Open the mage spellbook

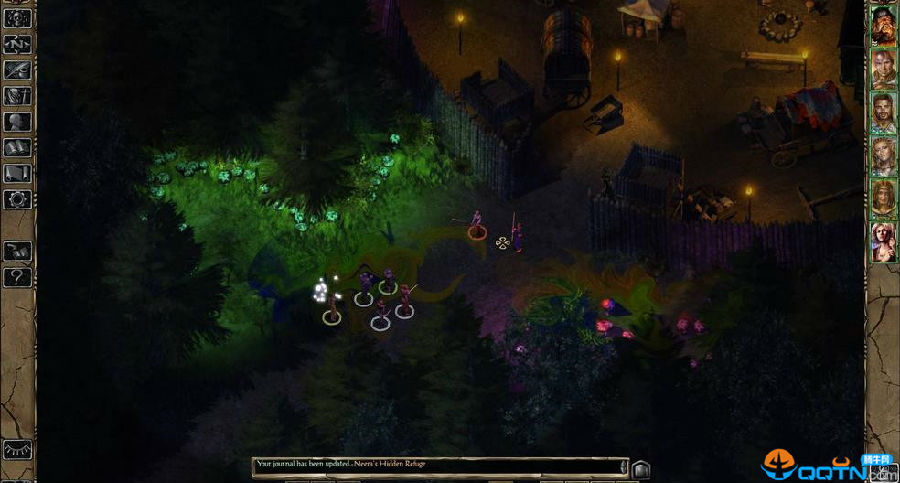(17, 148)
